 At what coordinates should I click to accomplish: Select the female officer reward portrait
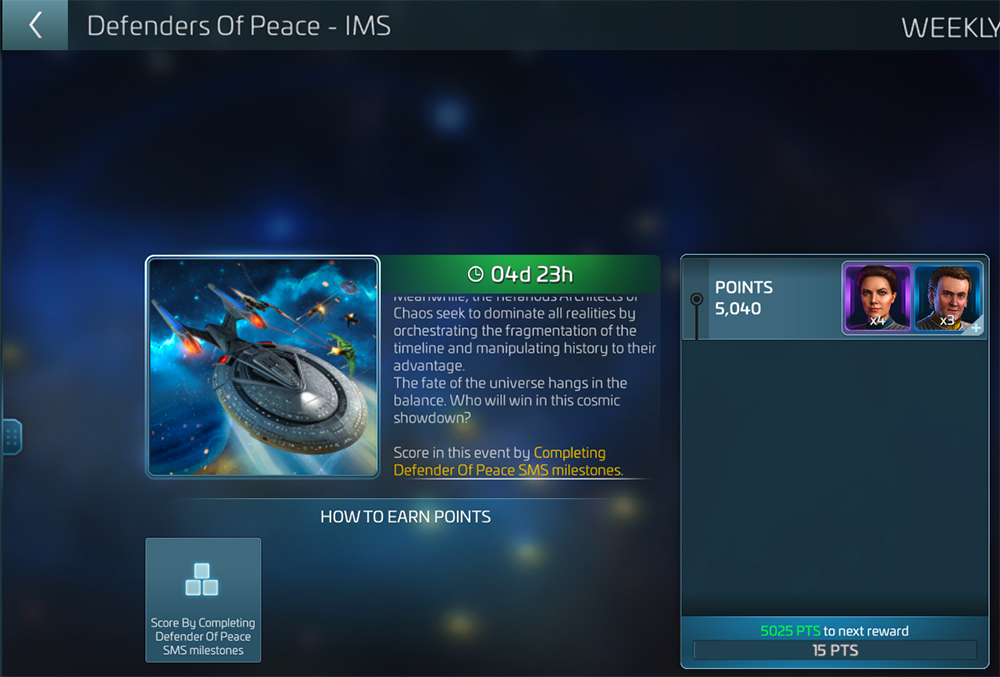[x=878, y=297]
